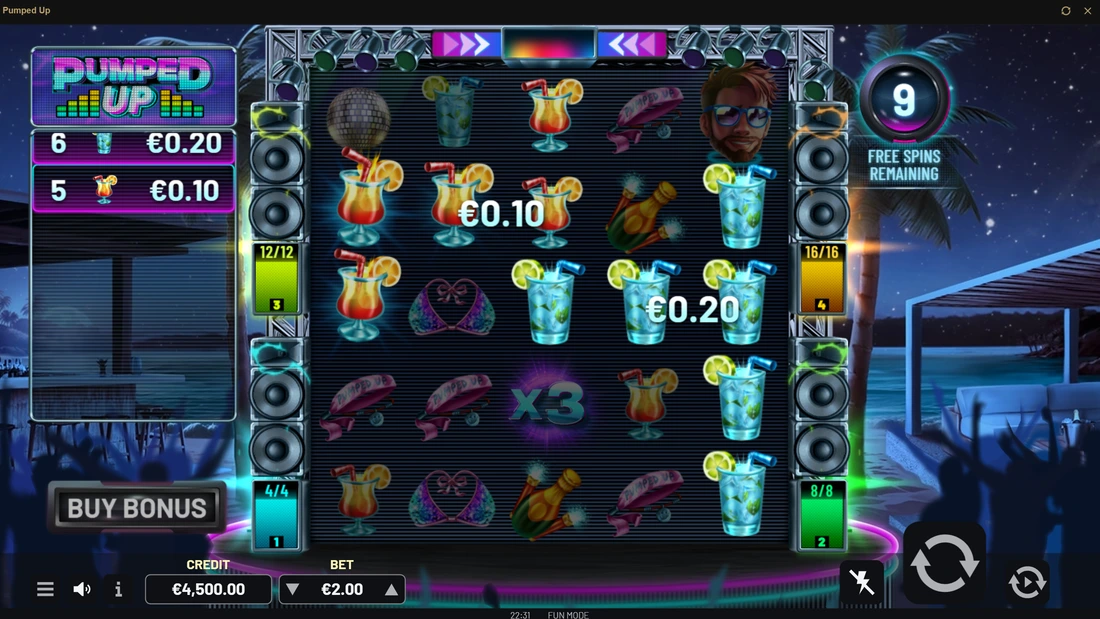Decrease the bet amount with the down arrow
This screenshot has height=619, width=1100.
tap(293, 590)
